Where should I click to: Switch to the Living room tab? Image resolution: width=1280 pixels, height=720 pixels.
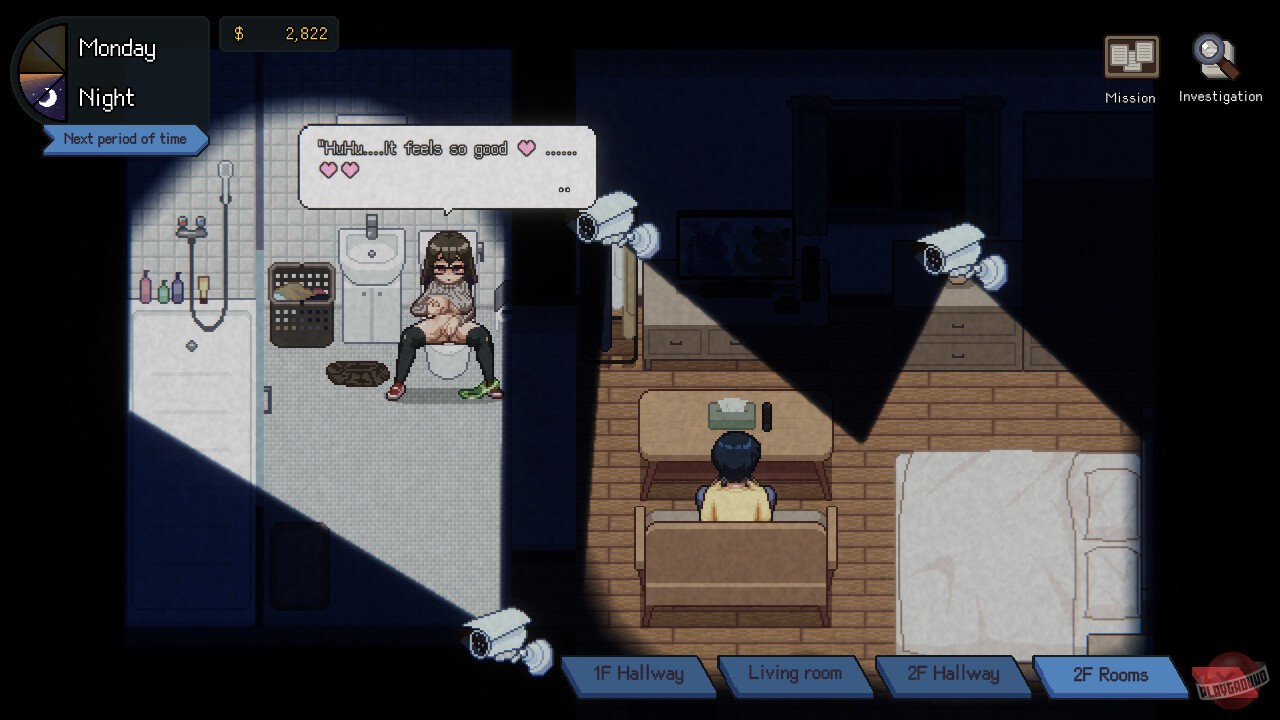coord(795,675)
